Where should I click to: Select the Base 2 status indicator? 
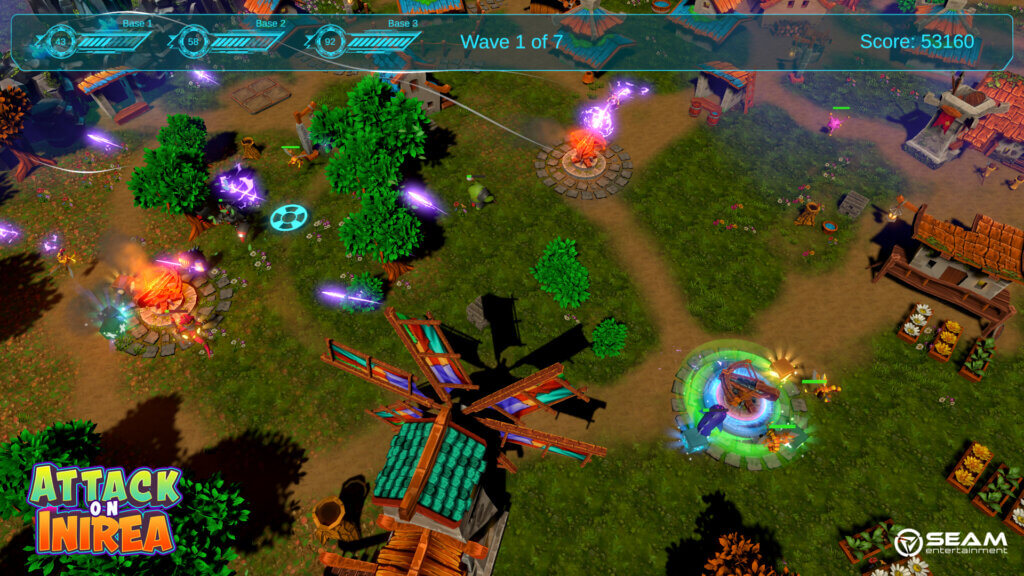coord(230,41)
